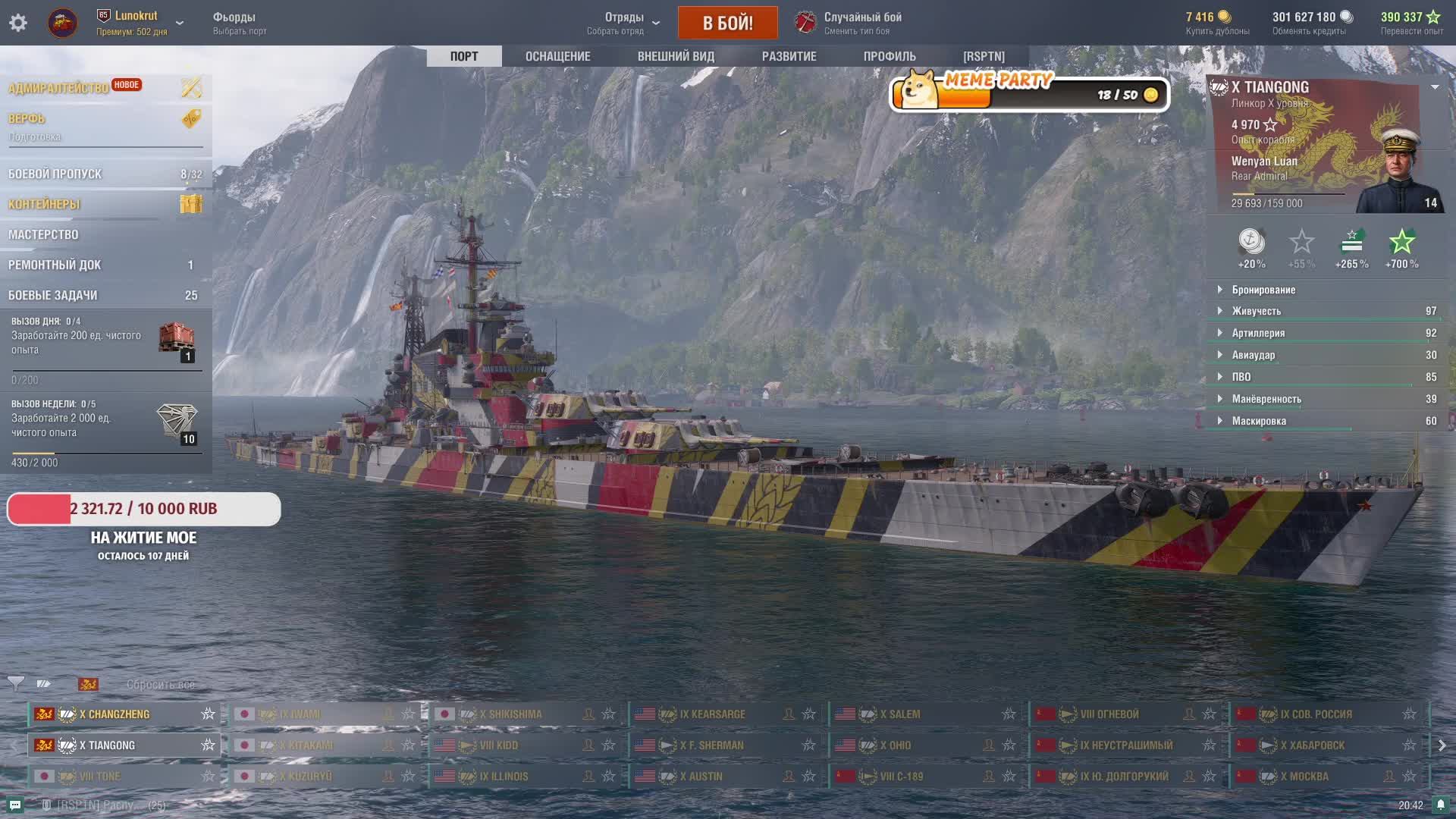This screenshot has width=1456, height=819.
Task: Open Боевые задачи list
Action: (53, 295)
